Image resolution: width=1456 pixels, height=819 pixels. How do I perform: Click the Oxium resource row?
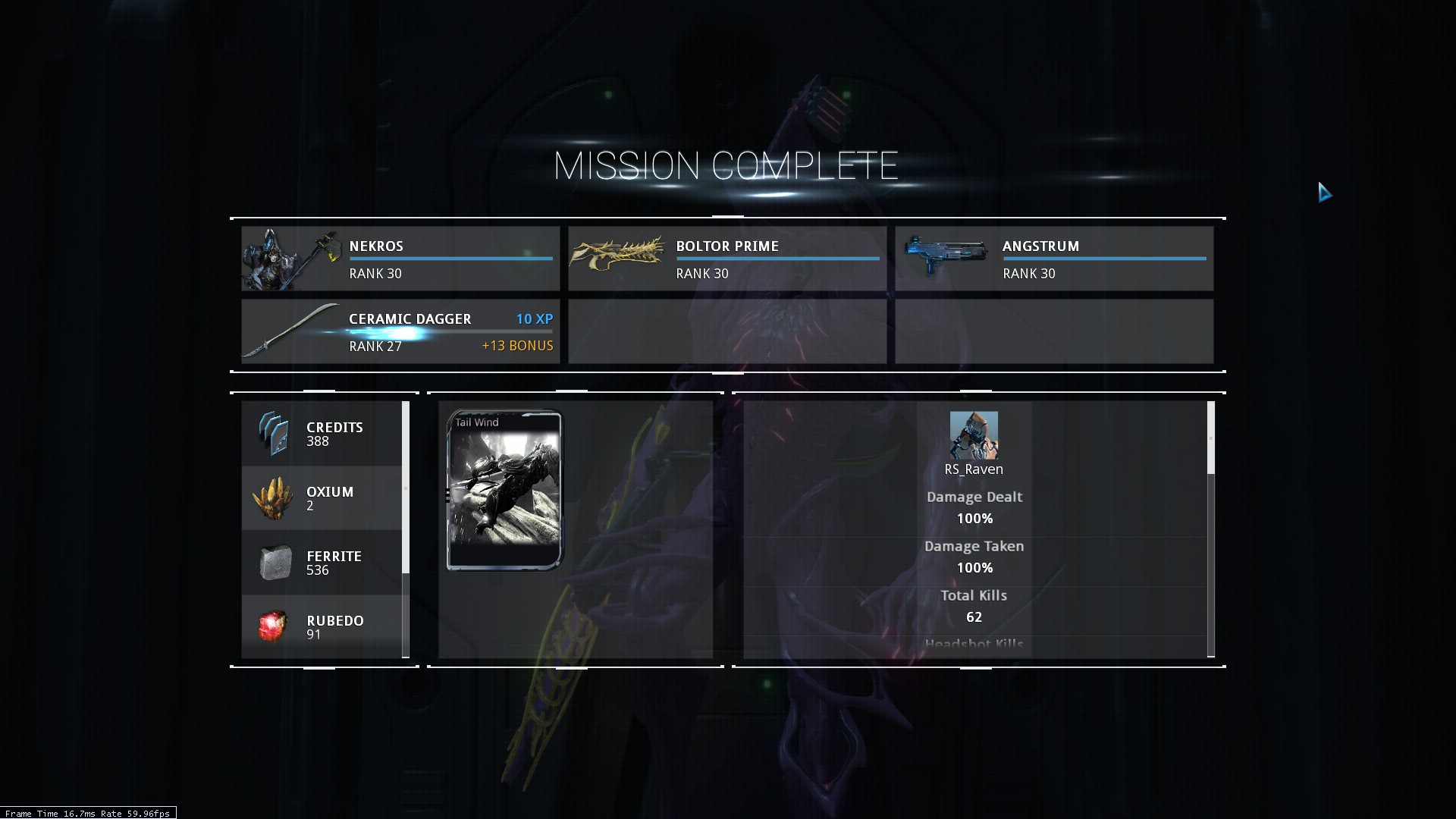click(322, 498)
